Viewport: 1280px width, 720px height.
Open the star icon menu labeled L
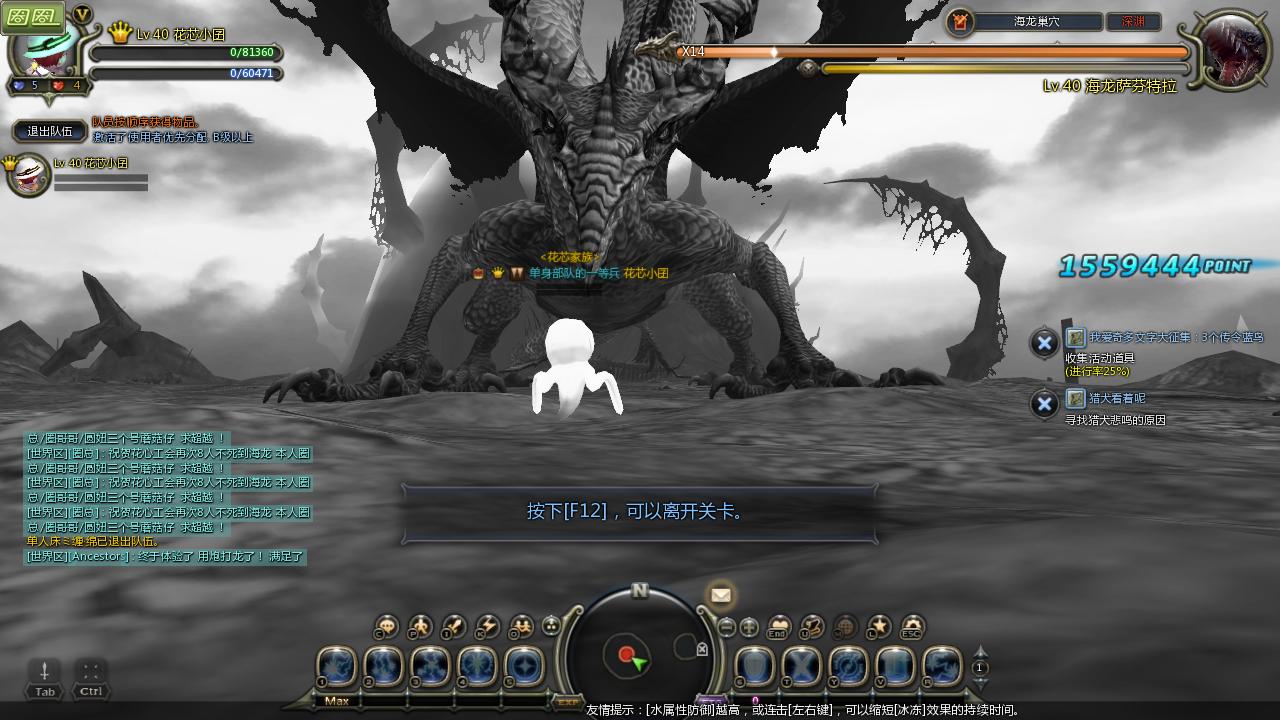(x=878, y=626)
